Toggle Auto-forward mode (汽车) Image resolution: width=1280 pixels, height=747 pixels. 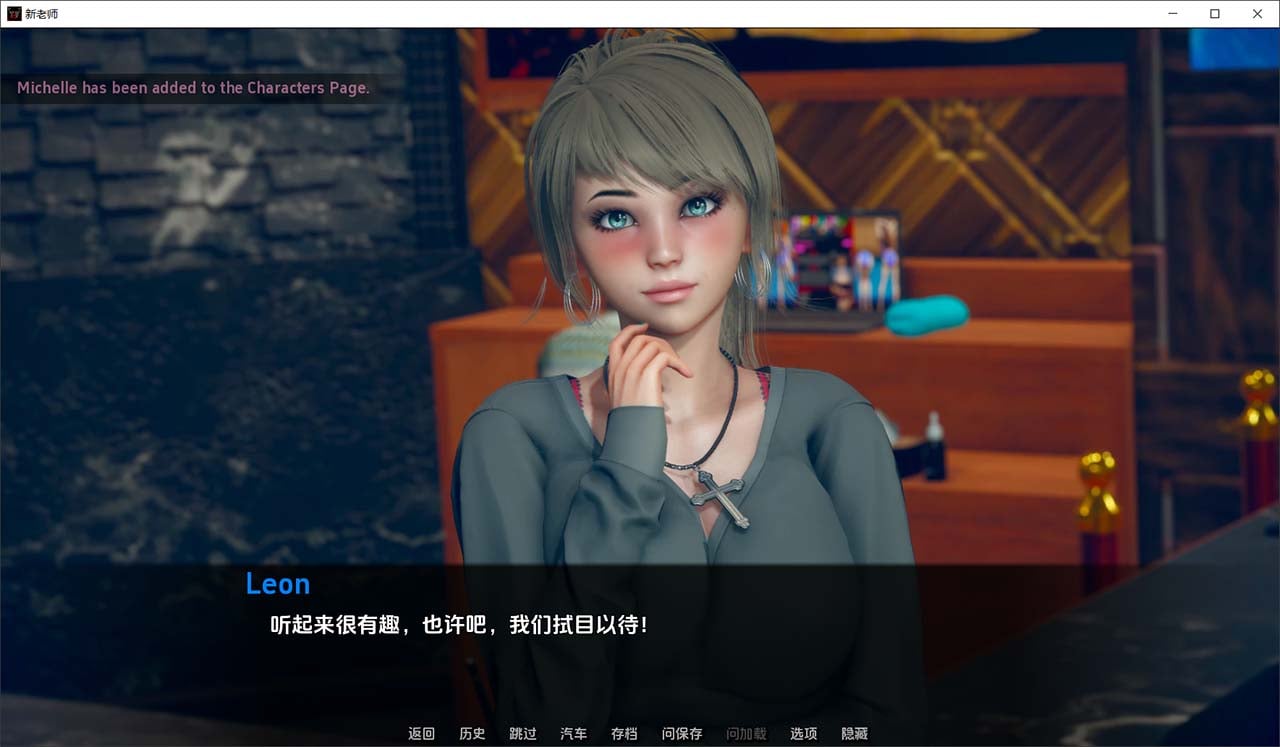[x=572, y=733]
